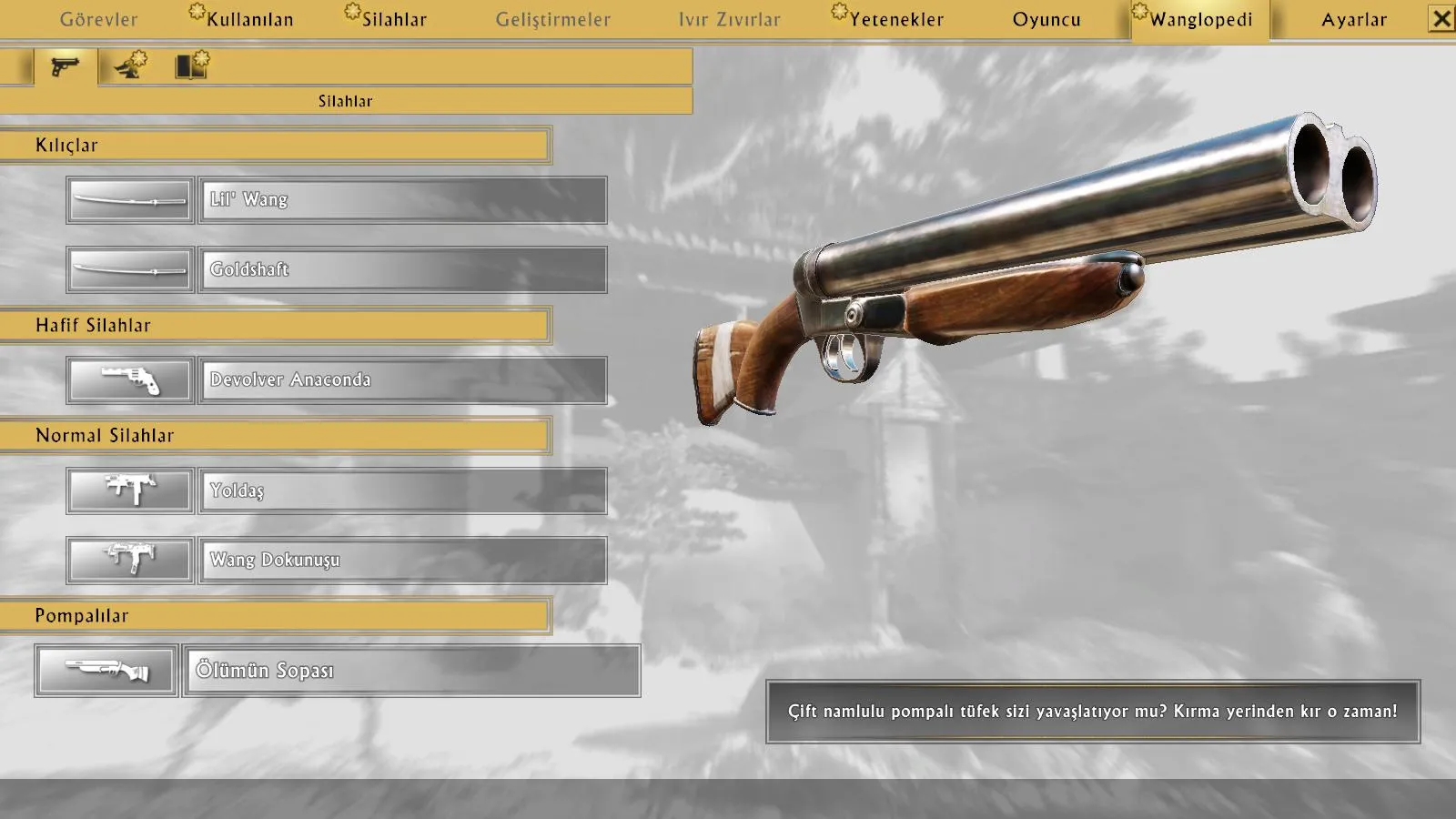Click the Hafif Silahlar category header
The image size is (1456, 819).
click(275, 326)
